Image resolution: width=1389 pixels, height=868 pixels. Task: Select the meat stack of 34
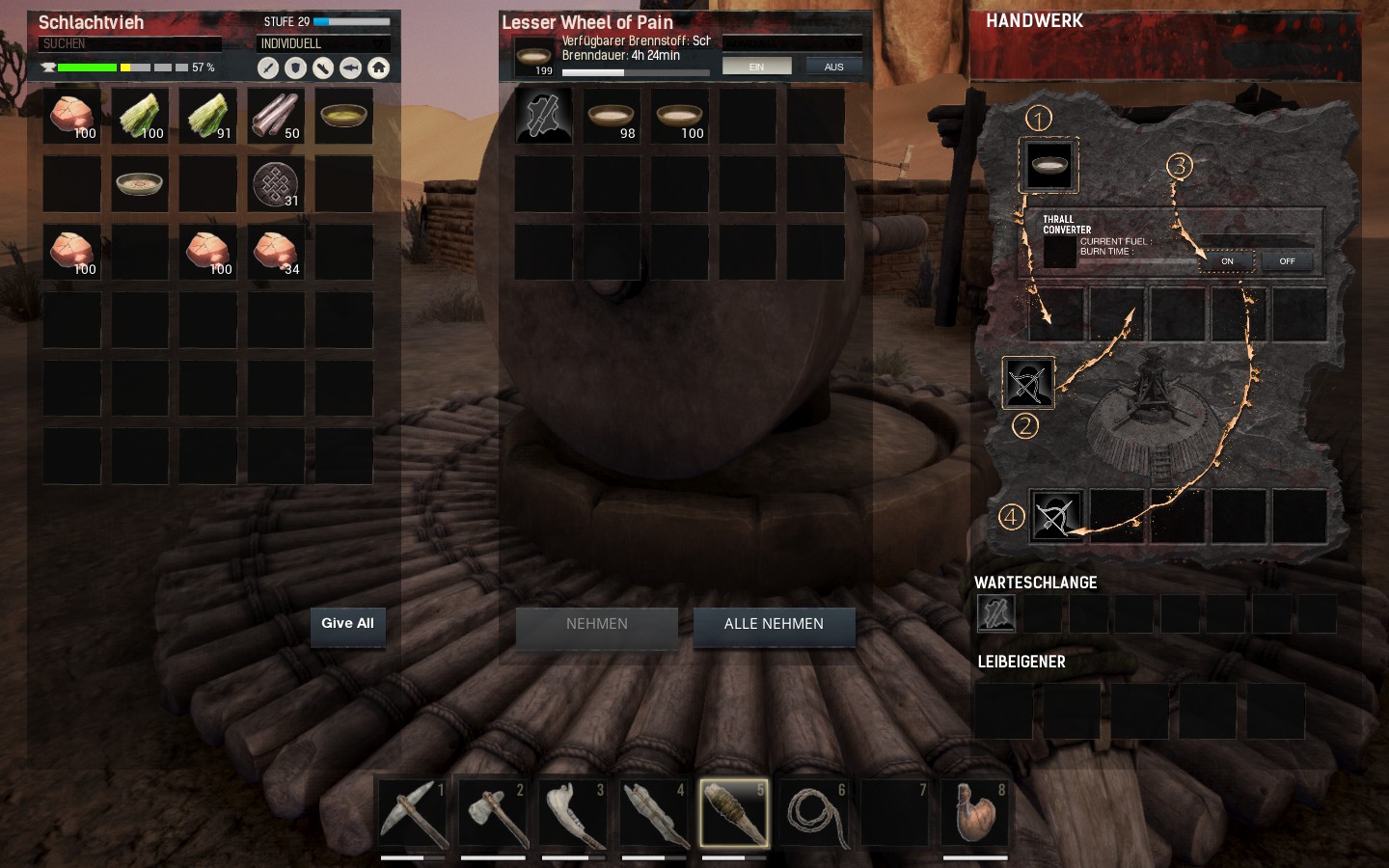[276, 253]
